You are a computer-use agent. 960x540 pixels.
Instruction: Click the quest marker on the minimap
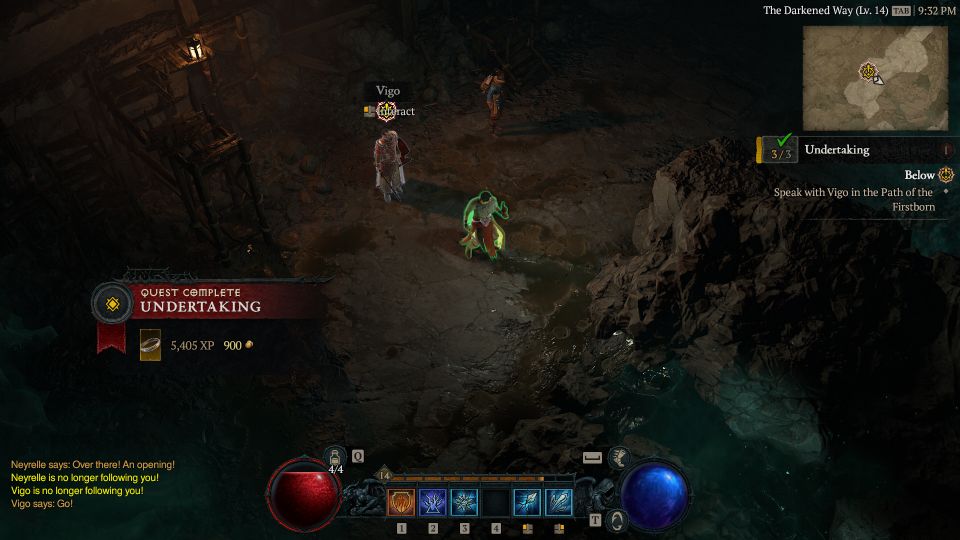point(867,71)
